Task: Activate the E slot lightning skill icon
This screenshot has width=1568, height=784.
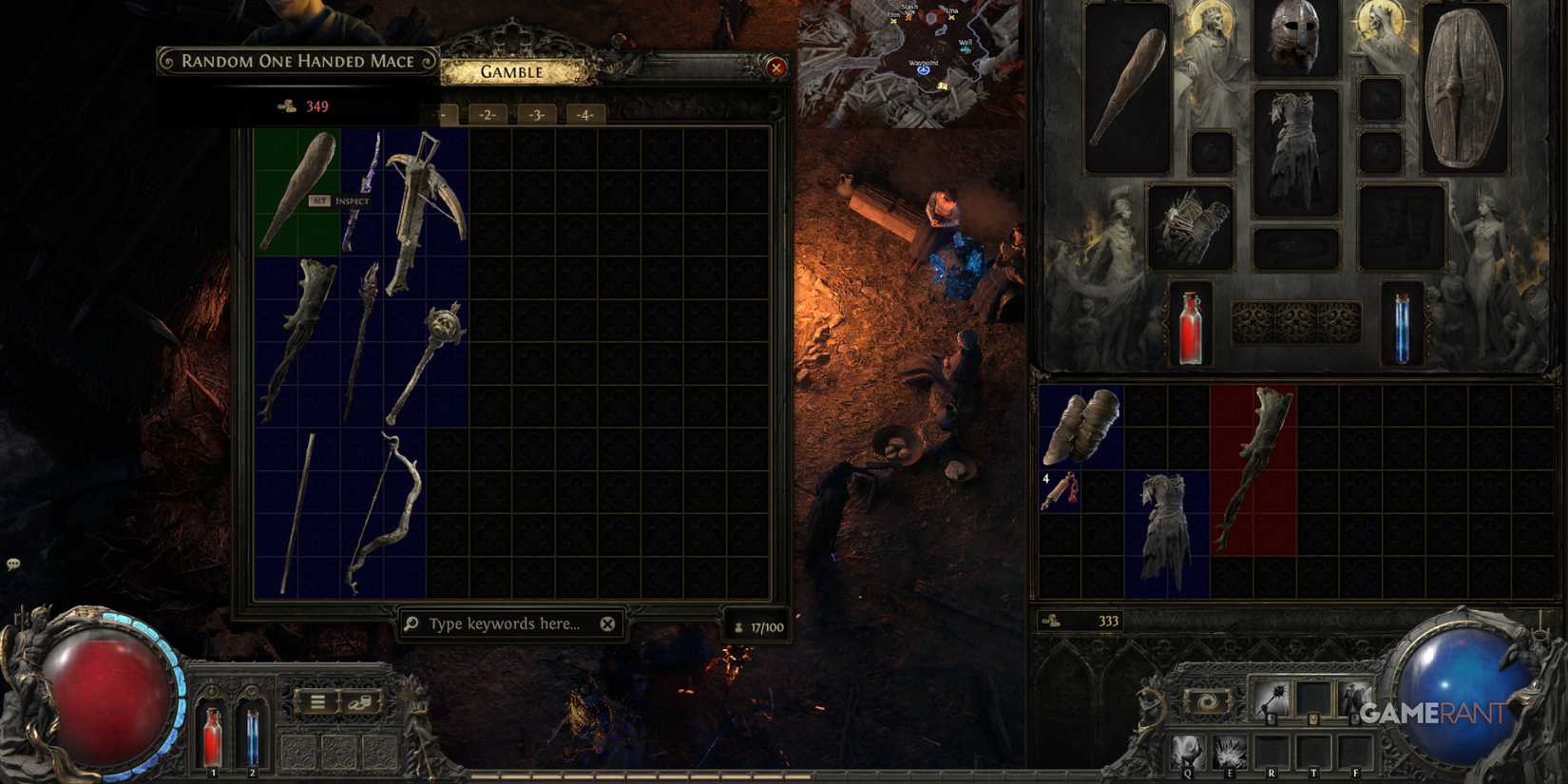Action: click(x=1230, y=751)
